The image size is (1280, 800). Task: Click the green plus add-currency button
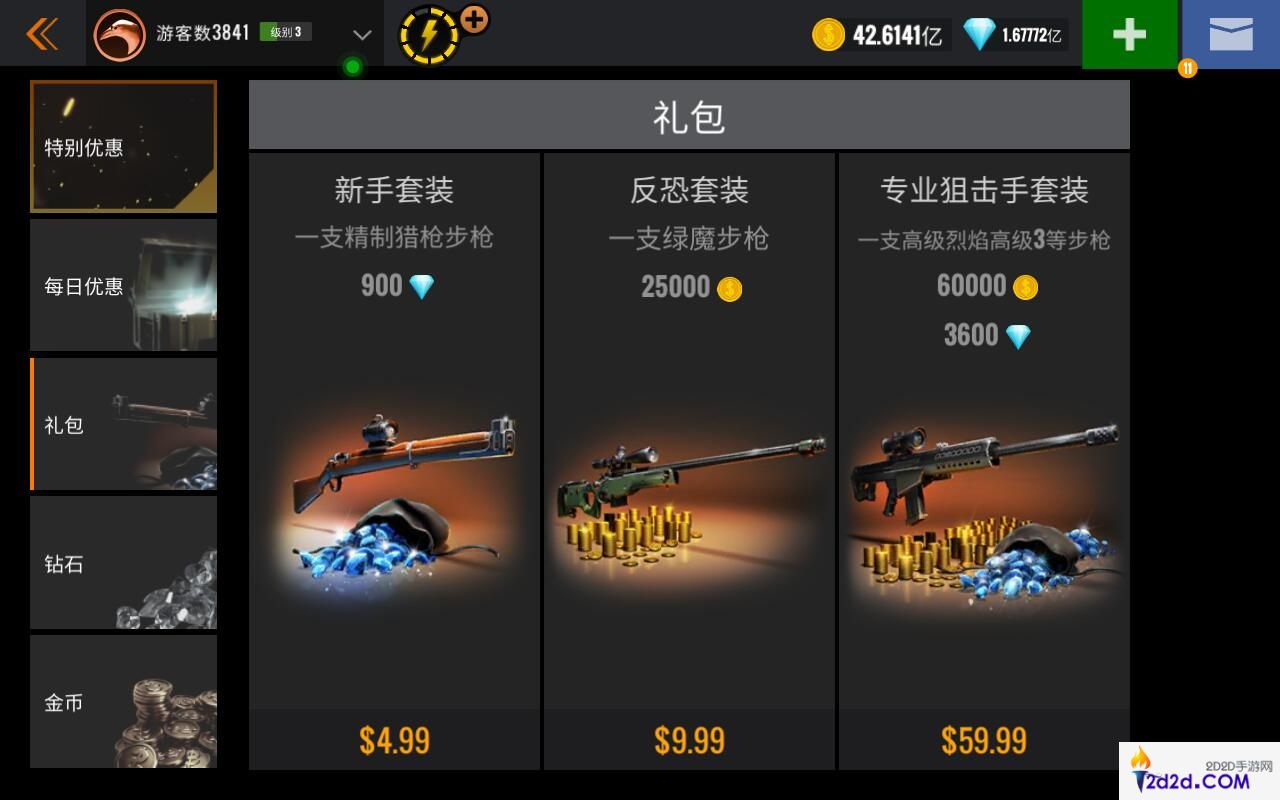click(1129, 34)
